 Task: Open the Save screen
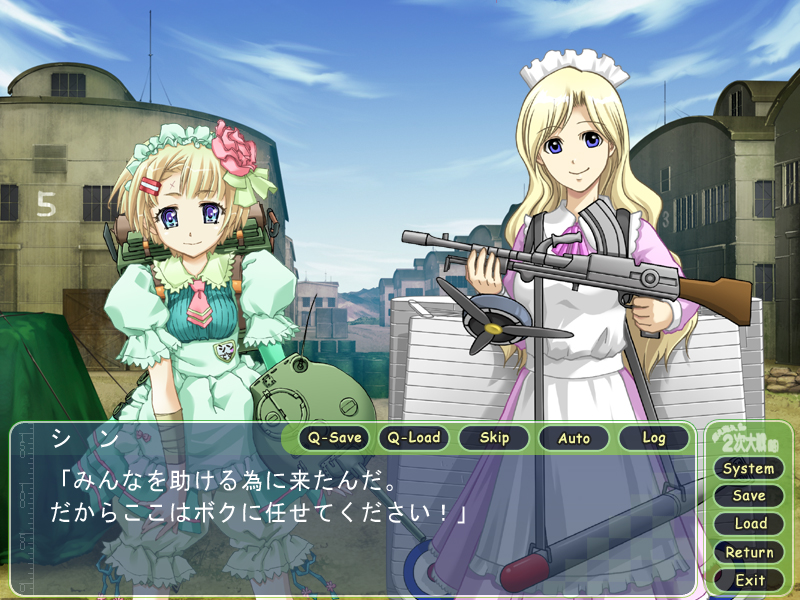[749, 496]
